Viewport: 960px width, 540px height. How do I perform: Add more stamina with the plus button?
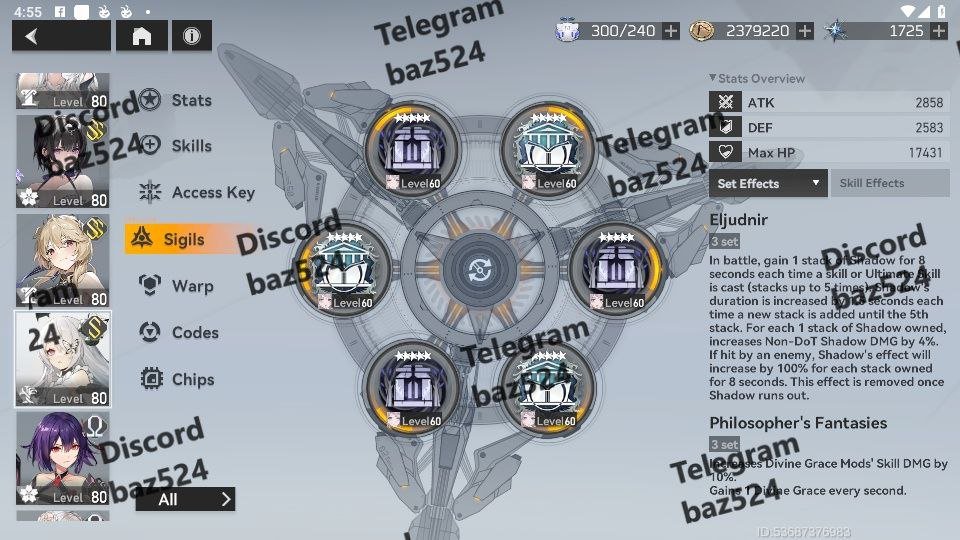[x=671, y=32]
